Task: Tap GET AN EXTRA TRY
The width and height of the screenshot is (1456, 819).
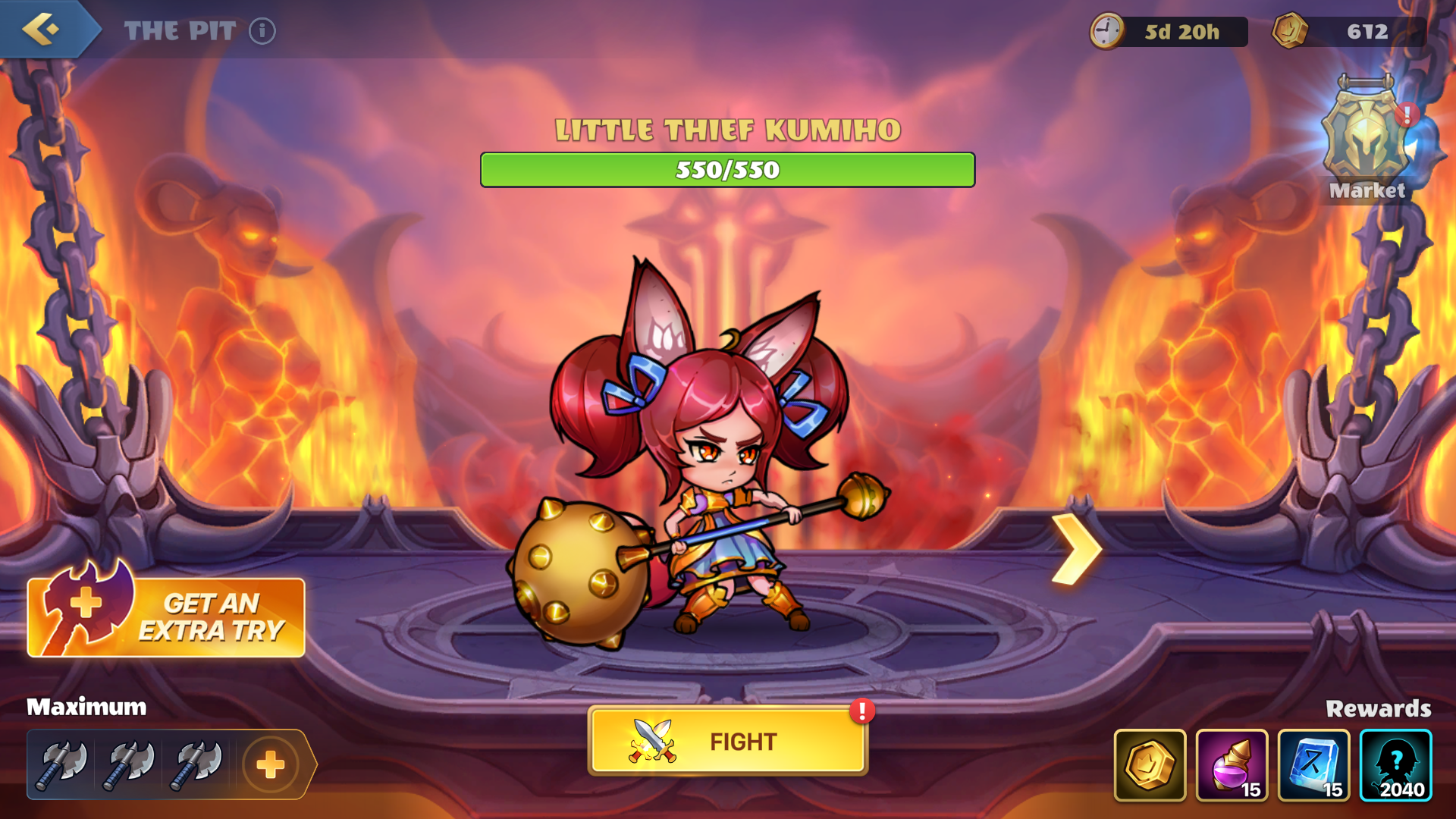Action: point(220,616)
